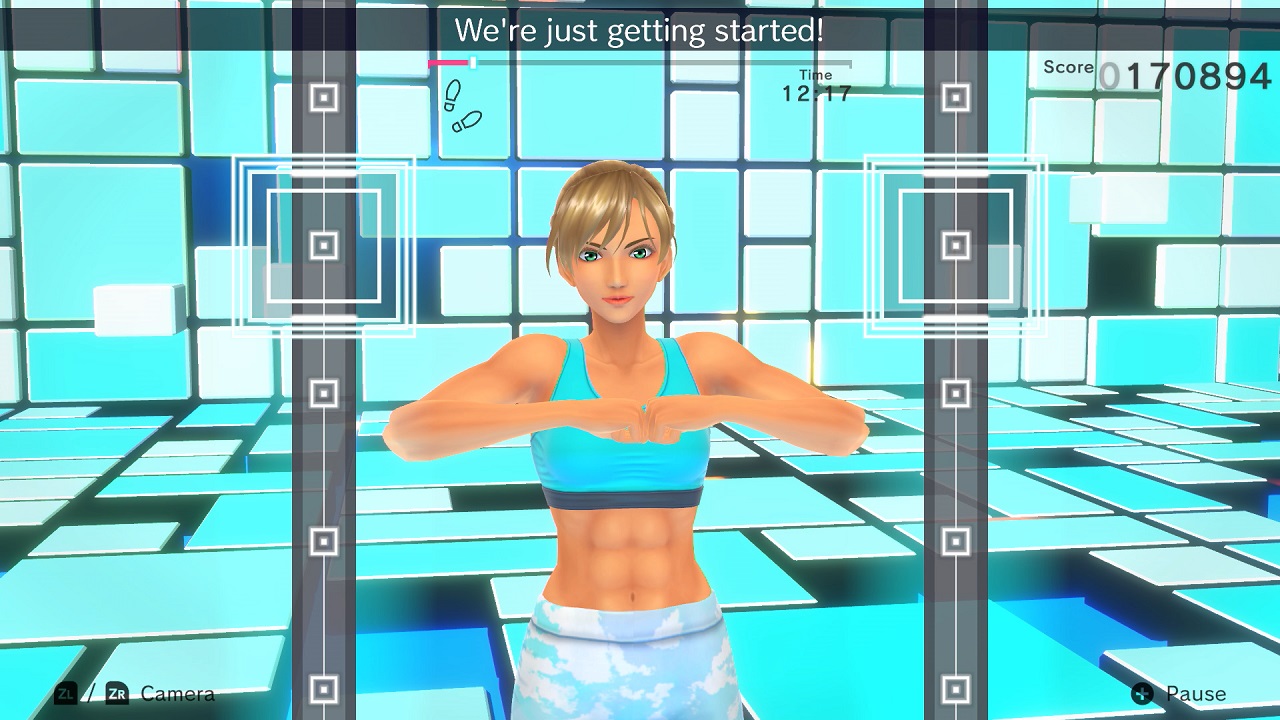The image size is (1280, 720).
Task: Select the Score label in the header
Action: pos(1067,68)
